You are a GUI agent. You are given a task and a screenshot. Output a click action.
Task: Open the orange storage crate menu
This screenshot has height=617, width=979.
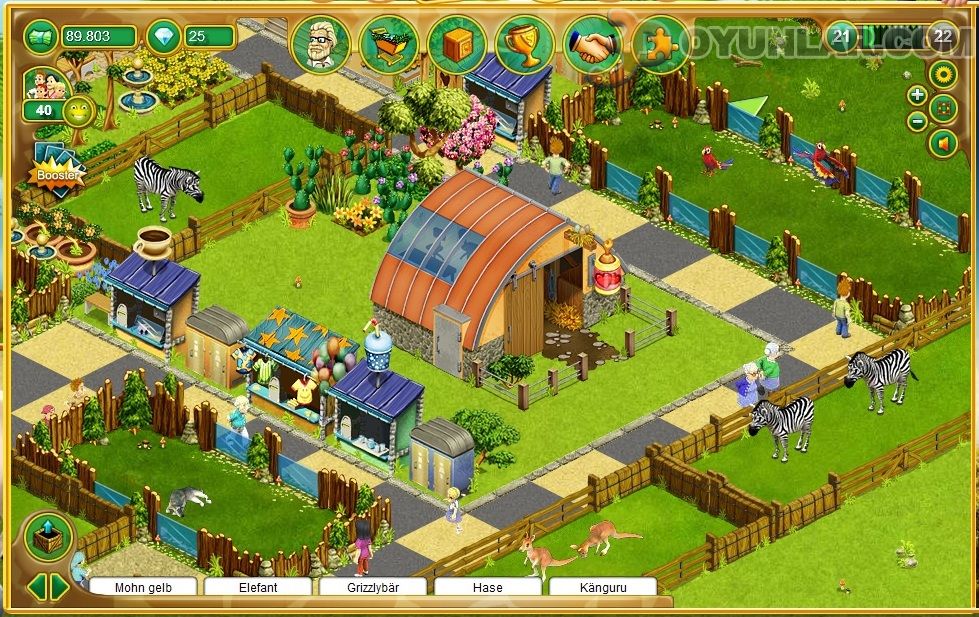click(x=457, y=44)
